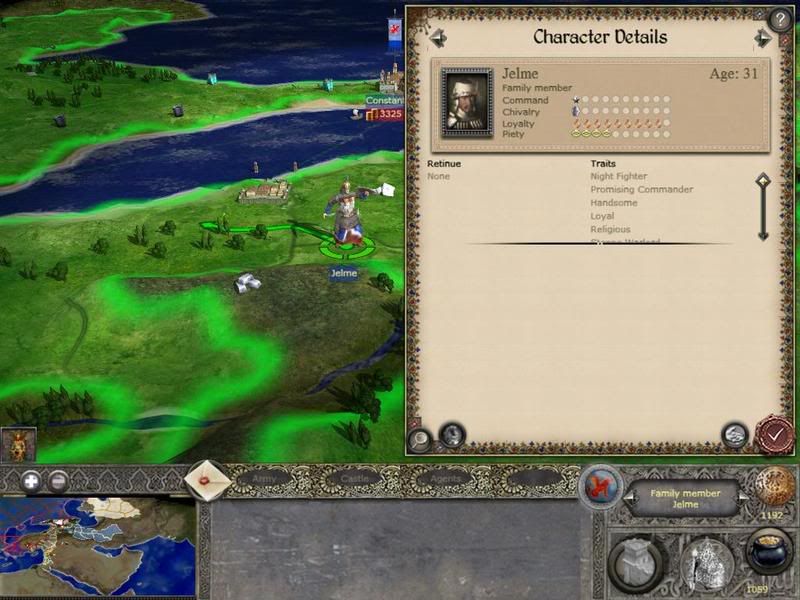Switch to the Army tab
Viewport: 800px width, 600px height.
(x=264, y=479)
